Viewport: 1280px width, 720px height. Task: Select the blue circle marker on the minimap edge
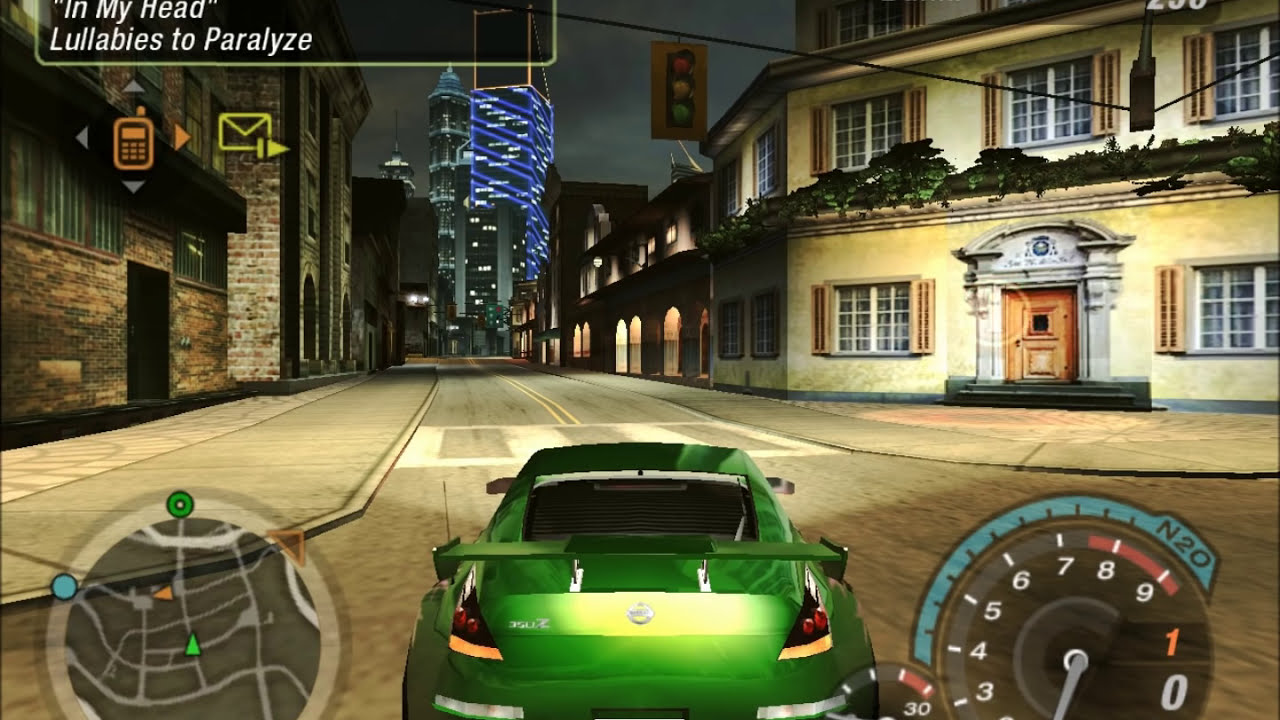pos(64,587)
